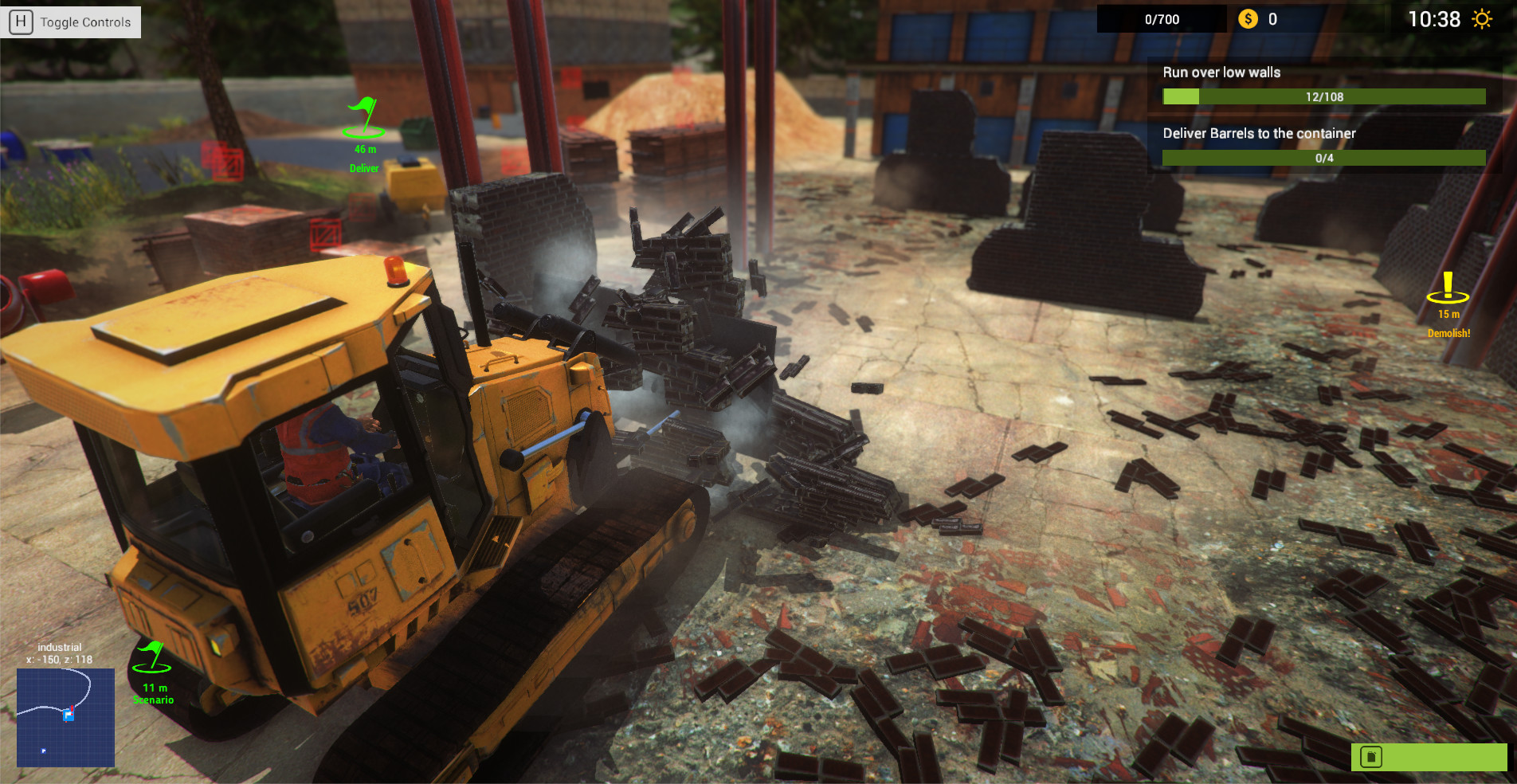Click the 0/700 score counter
Viewport: 1517px width, 784px height.
coord(1162,19)
